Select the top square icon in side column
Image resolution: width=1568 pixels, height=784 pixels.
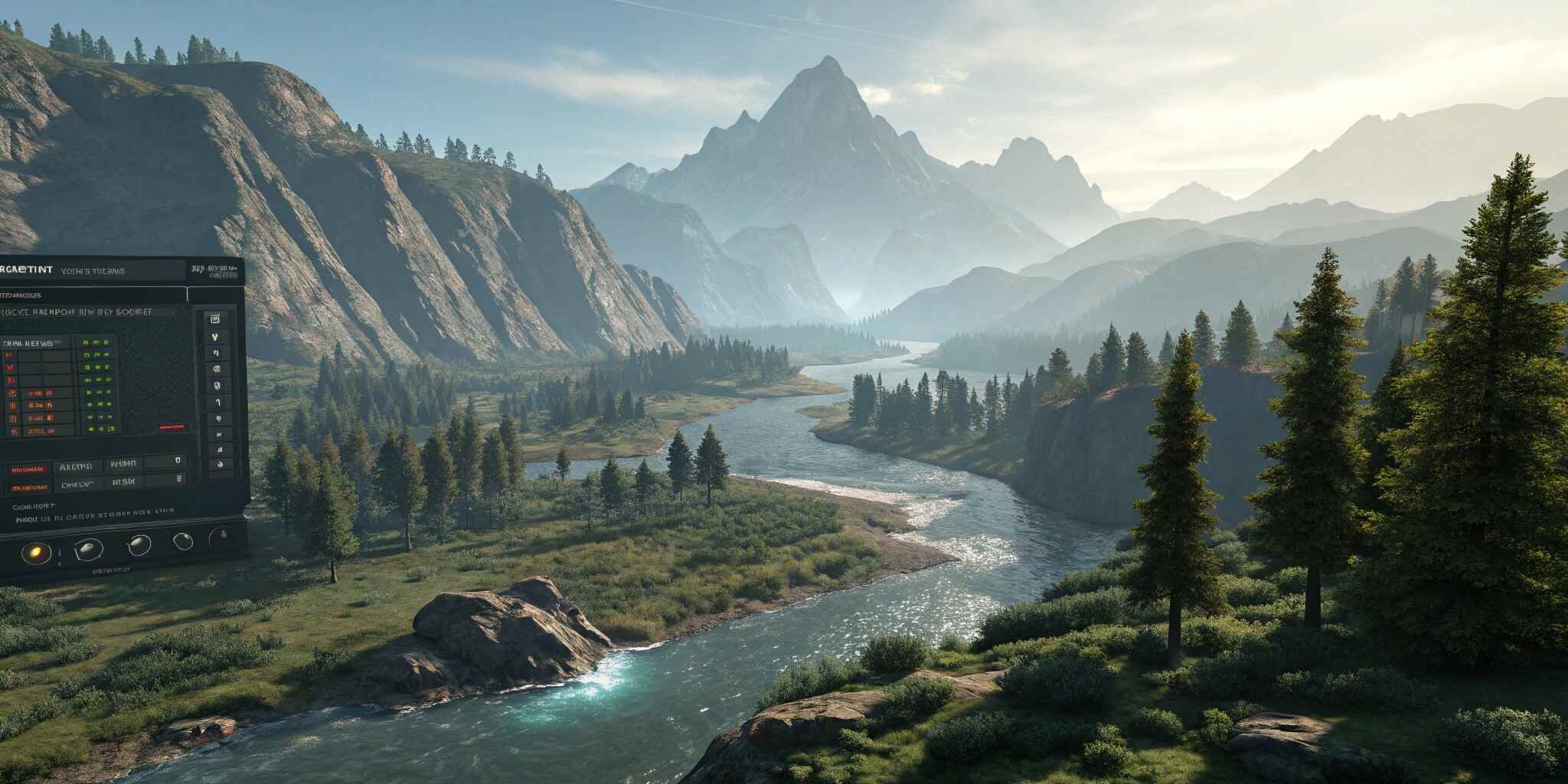coord(216,318)
